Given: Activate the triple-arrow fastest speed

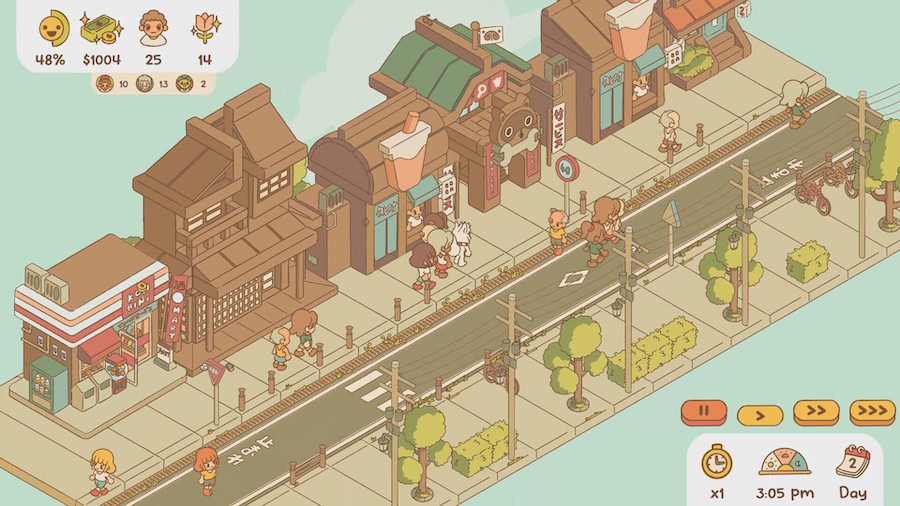Looking at the screenshot, I should pos(872,411).
